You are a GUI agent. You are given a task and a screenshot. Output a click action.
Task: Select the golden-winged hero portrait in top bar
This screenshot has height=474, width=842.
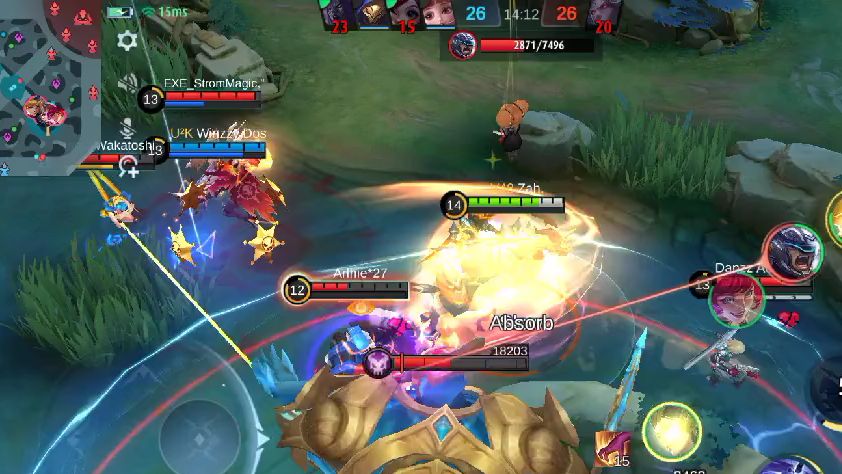[x=373, y=12]
